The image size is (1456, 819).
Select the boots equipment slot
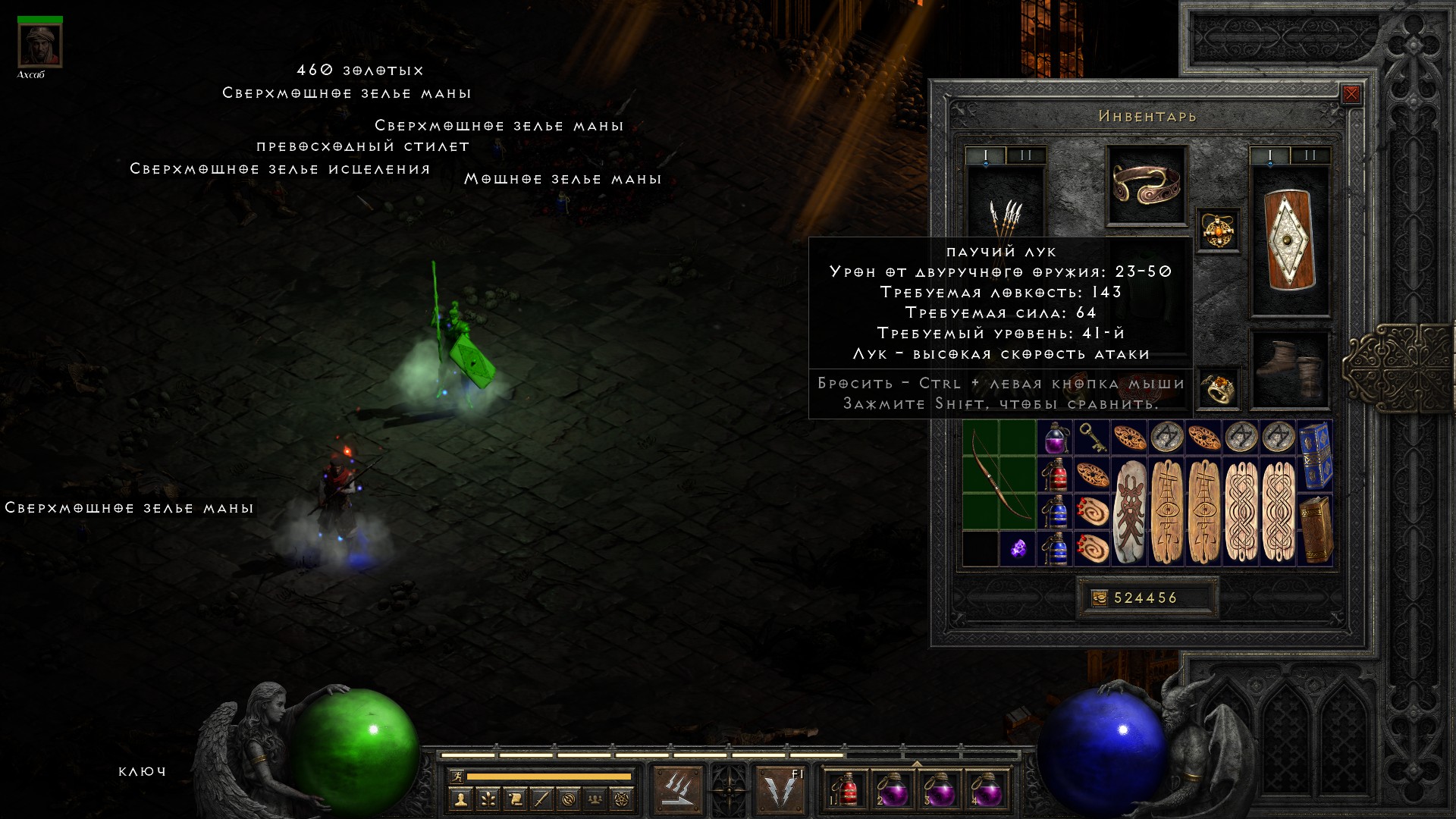[x=1289, y=369]
